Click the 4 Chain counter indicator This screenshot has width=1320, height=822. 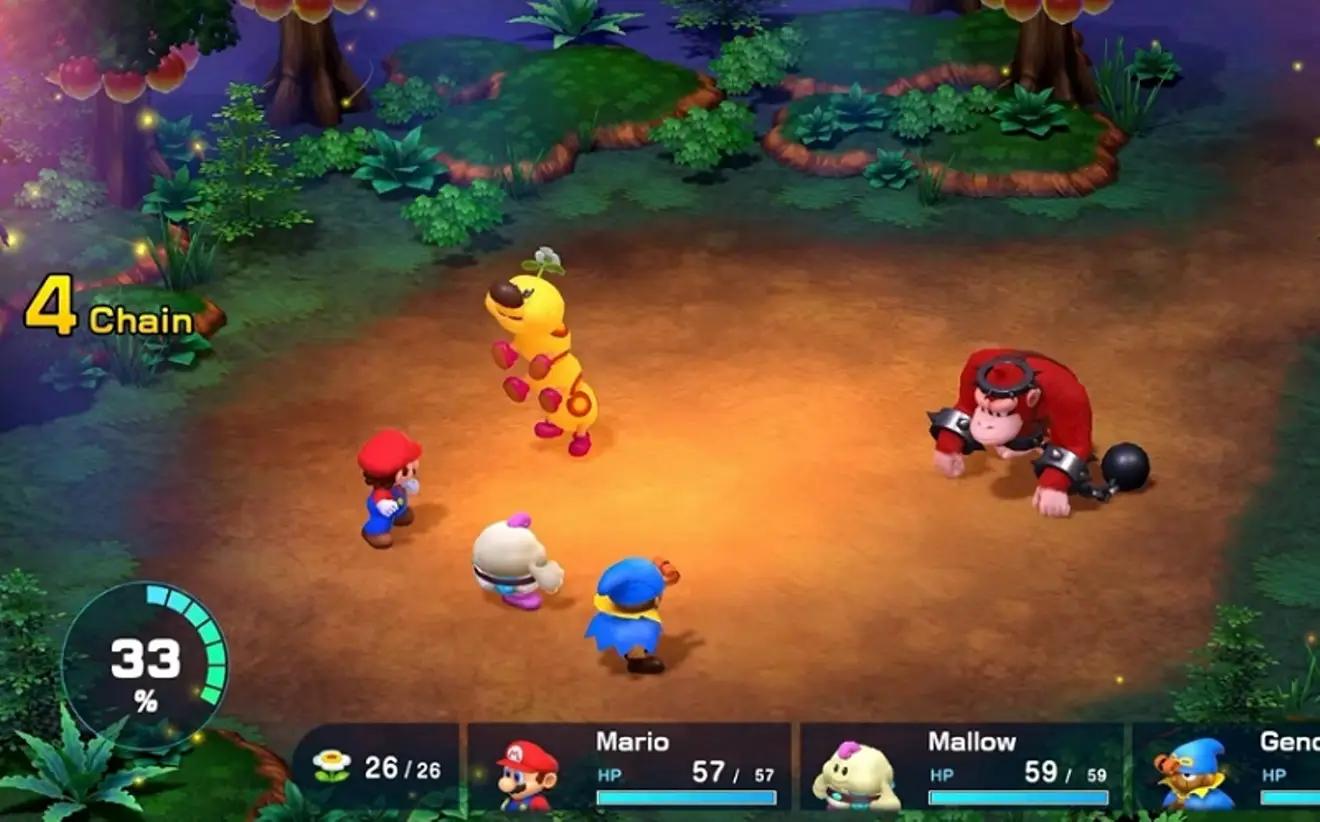pos(106,309)
